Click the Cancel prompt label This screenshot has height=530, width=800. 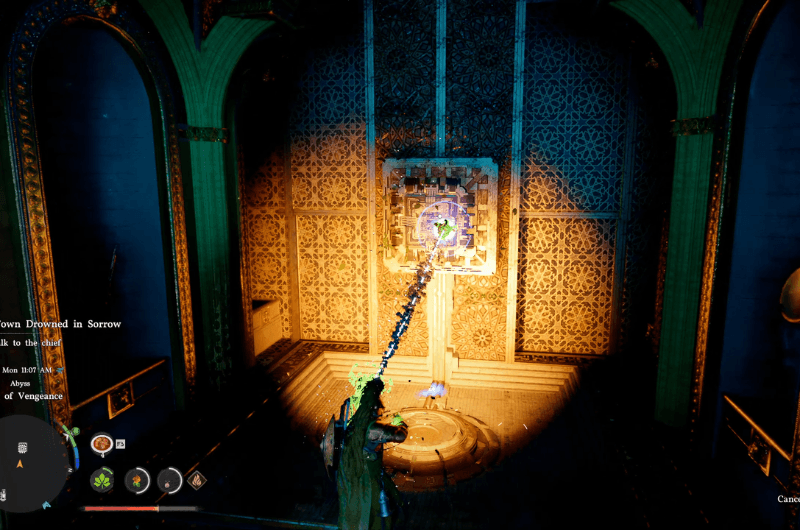tap(788, 498)
